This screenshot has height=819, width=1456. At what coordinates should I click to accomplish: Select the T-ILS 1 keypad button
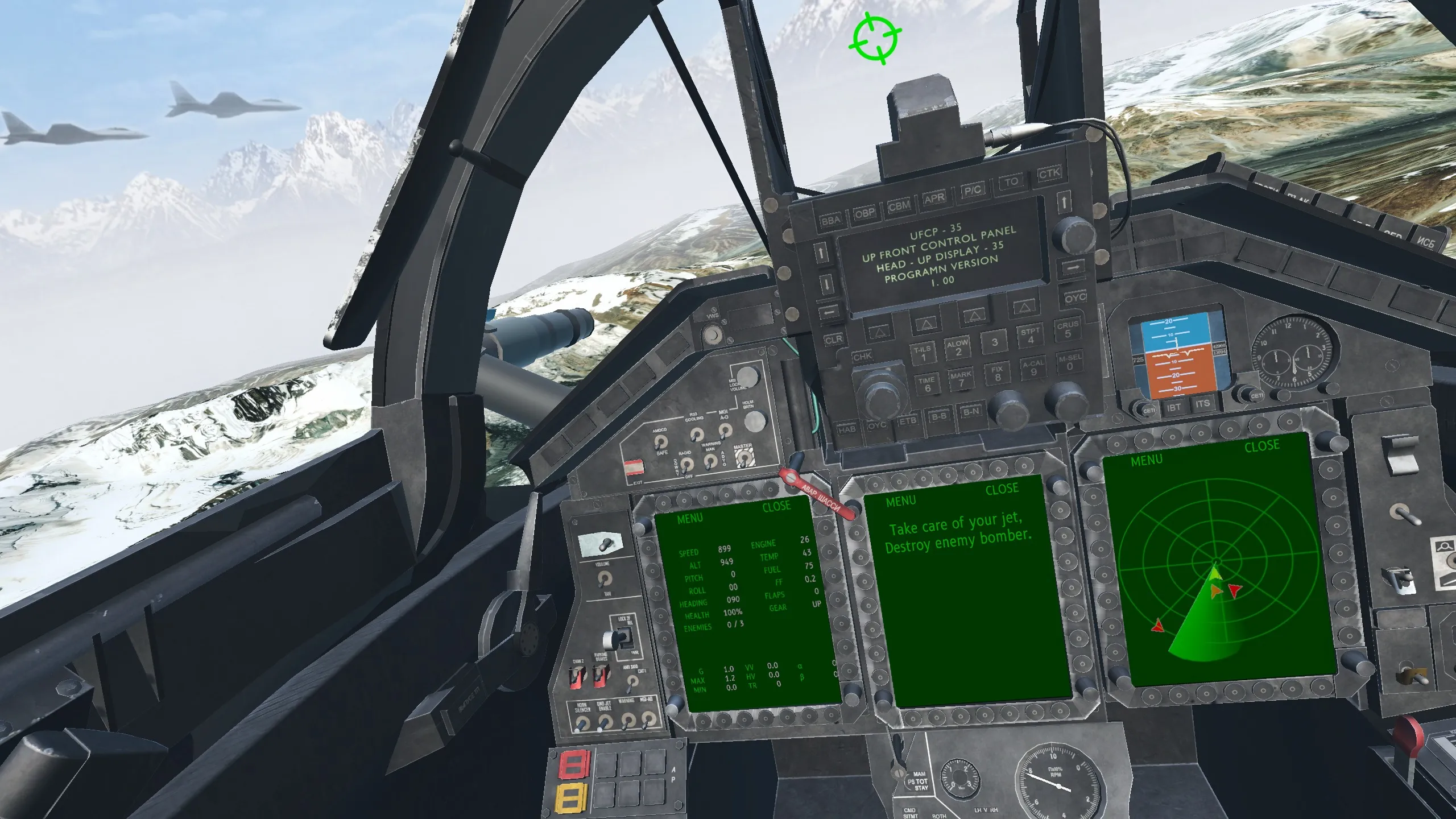coord(922,353)
